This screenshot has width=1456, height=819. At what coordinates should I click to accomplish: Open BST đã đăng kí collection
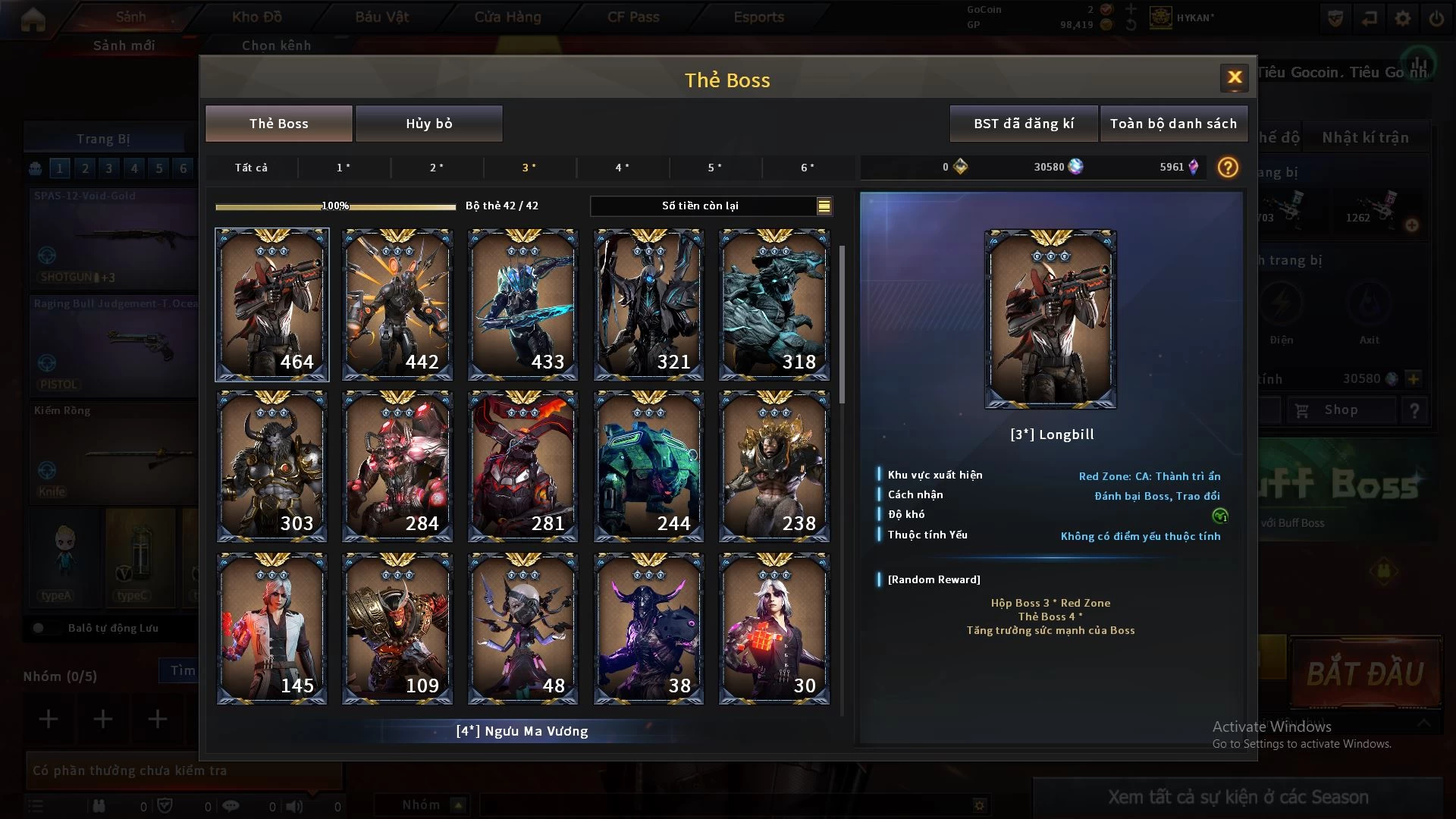[1023, 124]
